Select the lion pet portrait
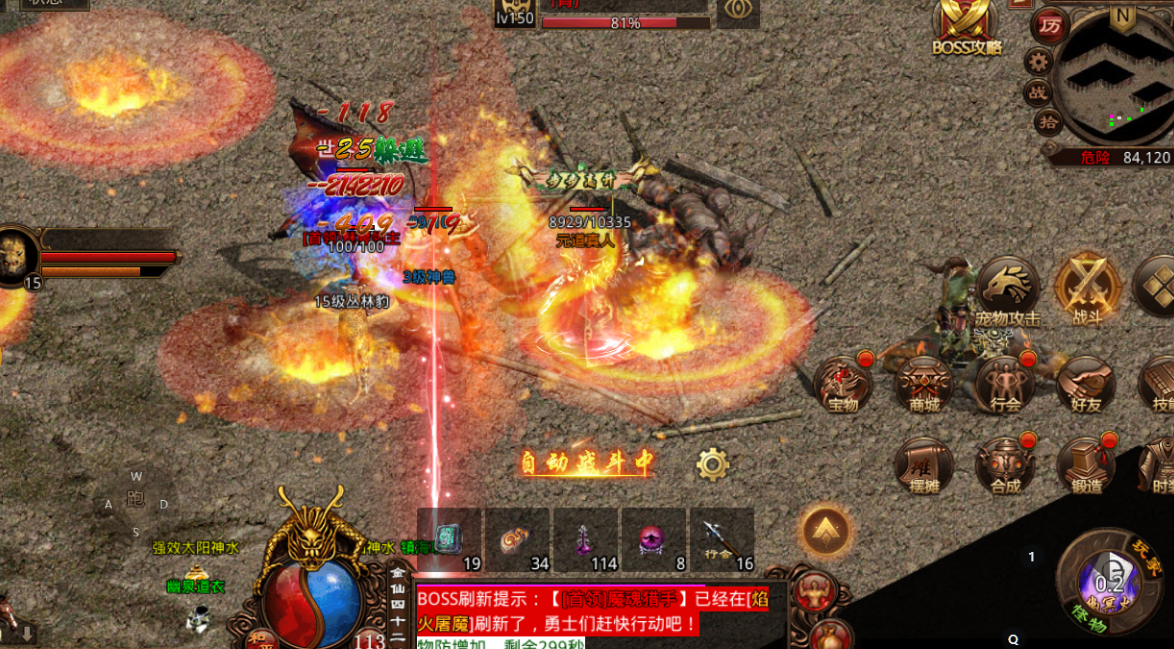The image size is (1174, 649). point(17,254)
